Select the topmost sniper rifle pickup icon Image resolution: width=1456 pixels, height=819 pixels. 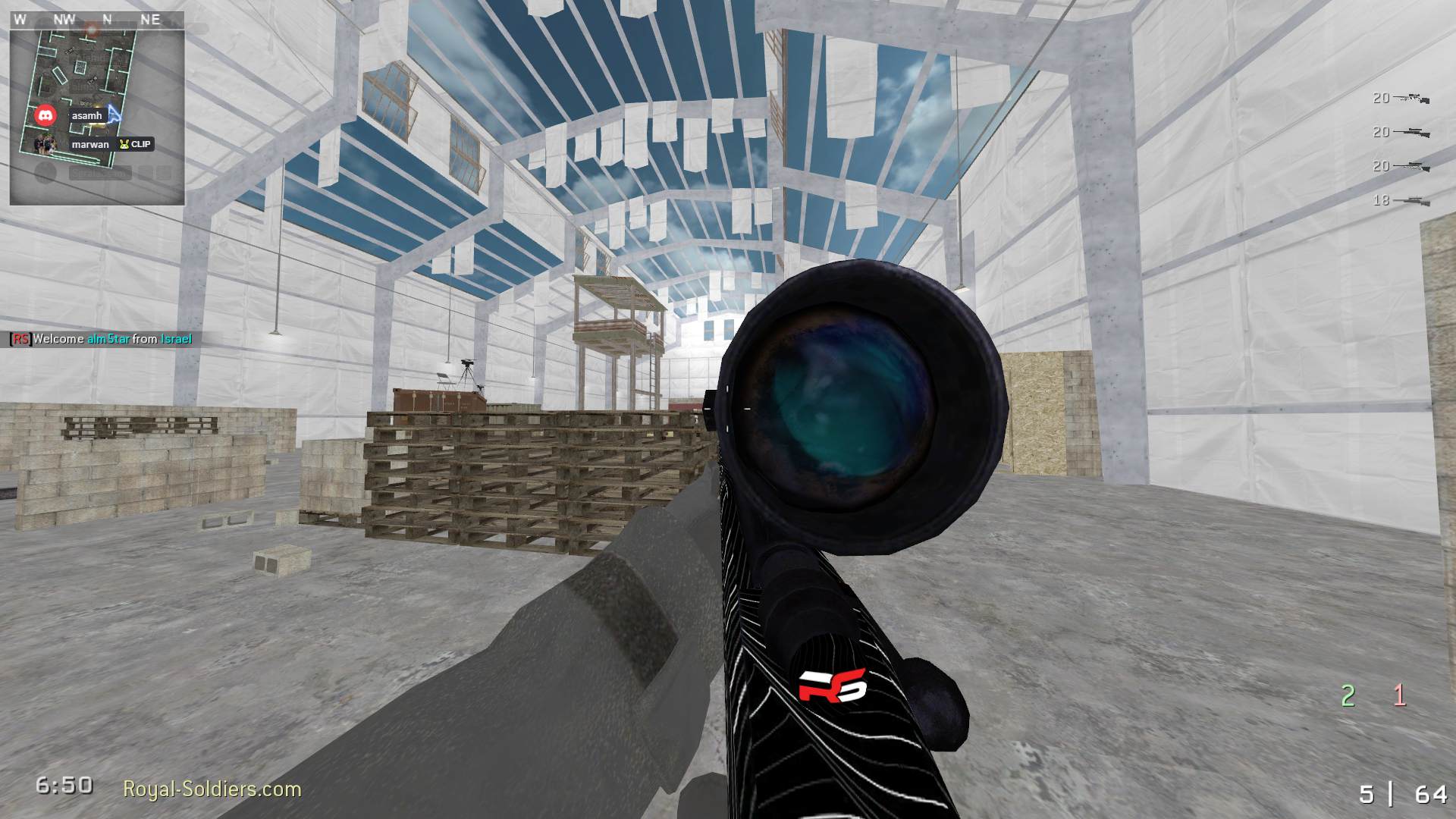click(1413, 97)
